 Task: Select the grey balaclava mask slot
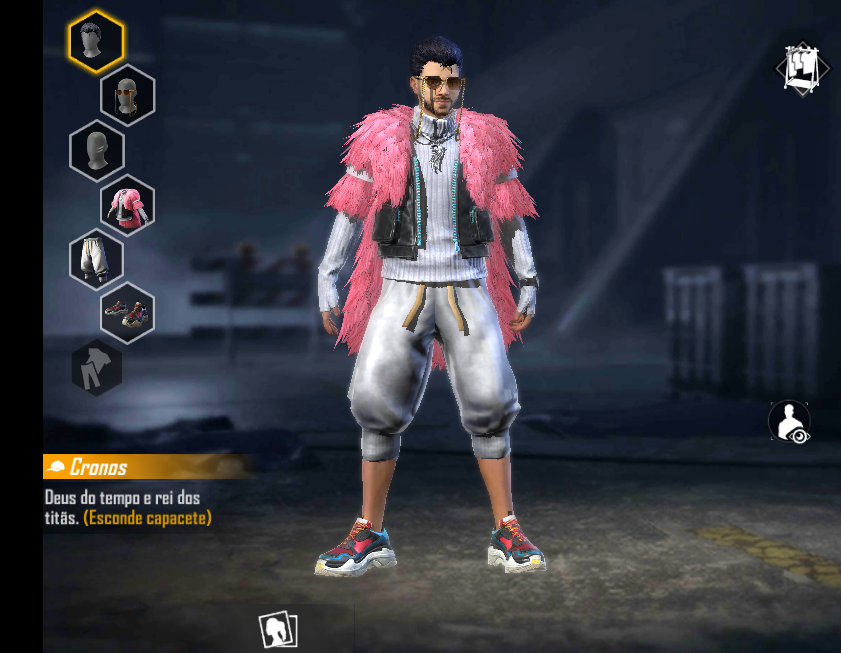(96, 150)
